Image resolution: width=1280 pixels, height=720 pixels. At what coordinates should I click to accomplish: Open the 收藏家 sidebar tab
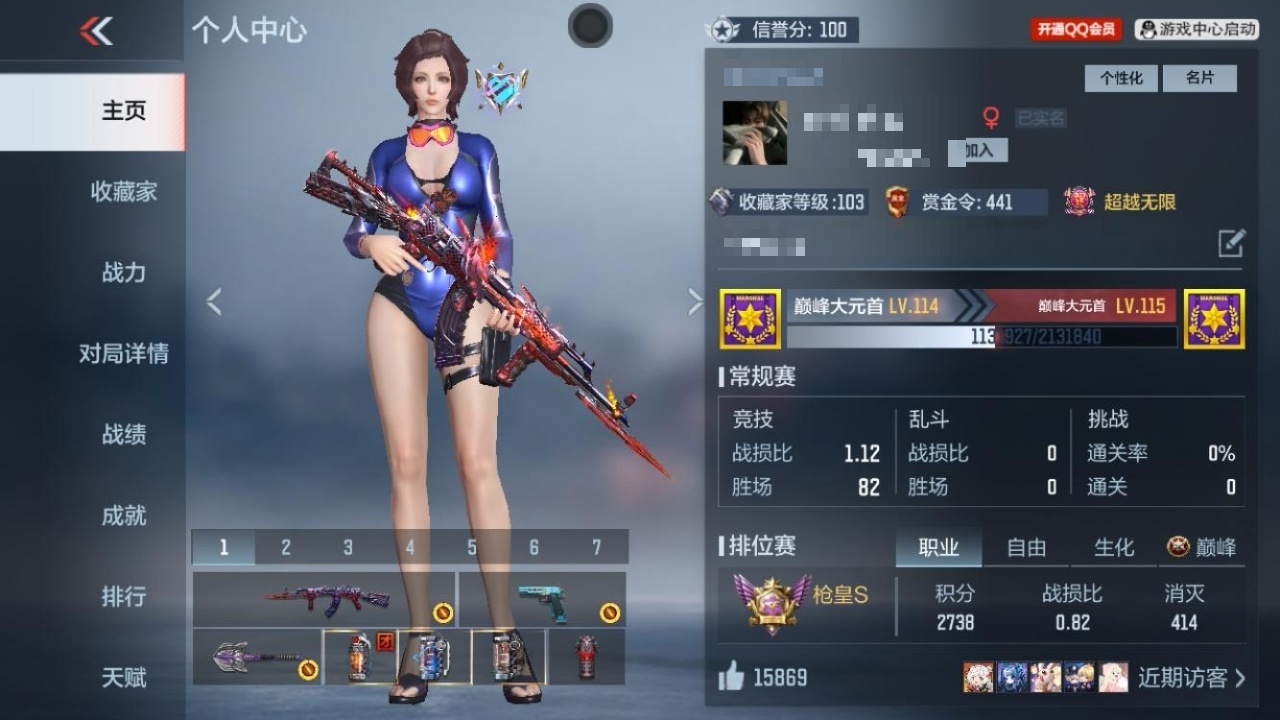coord(123,191)
